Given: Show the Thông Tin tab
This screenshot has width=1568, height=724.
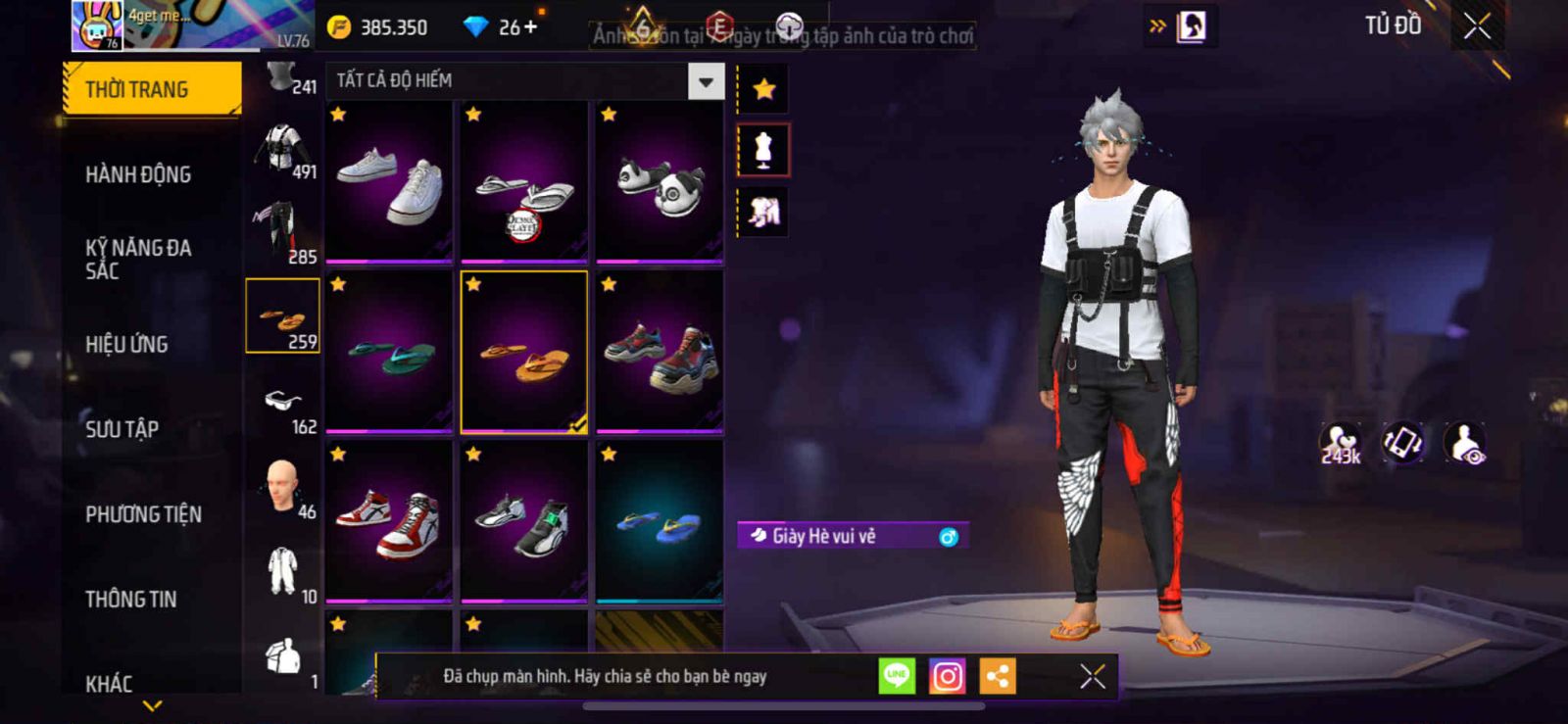Looking at the screenshot, I should point(130,599).
